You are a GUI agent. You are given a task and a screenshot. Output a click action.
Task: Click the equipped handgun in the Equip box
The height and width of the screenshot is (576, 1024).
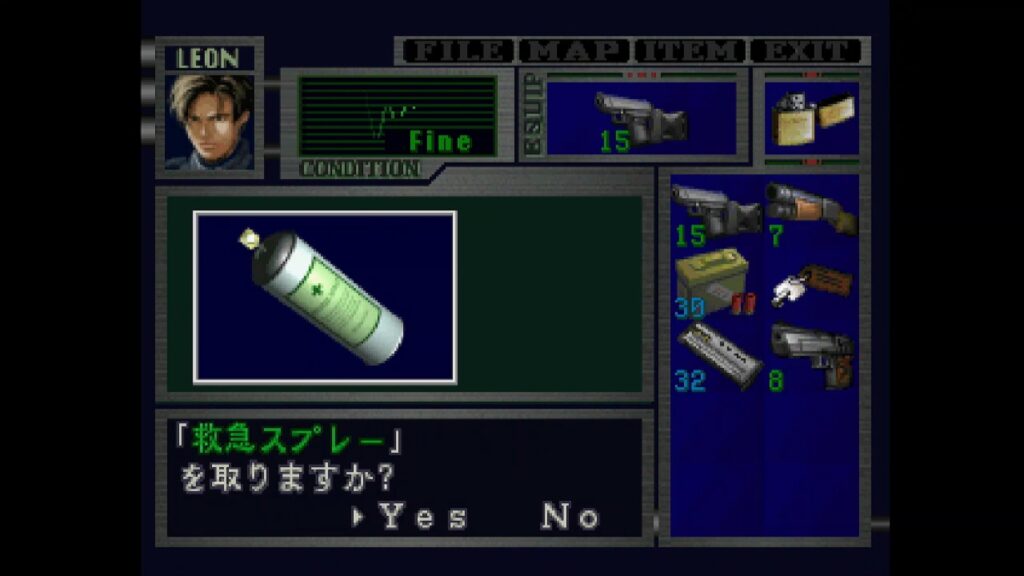(x=641, y=118)
